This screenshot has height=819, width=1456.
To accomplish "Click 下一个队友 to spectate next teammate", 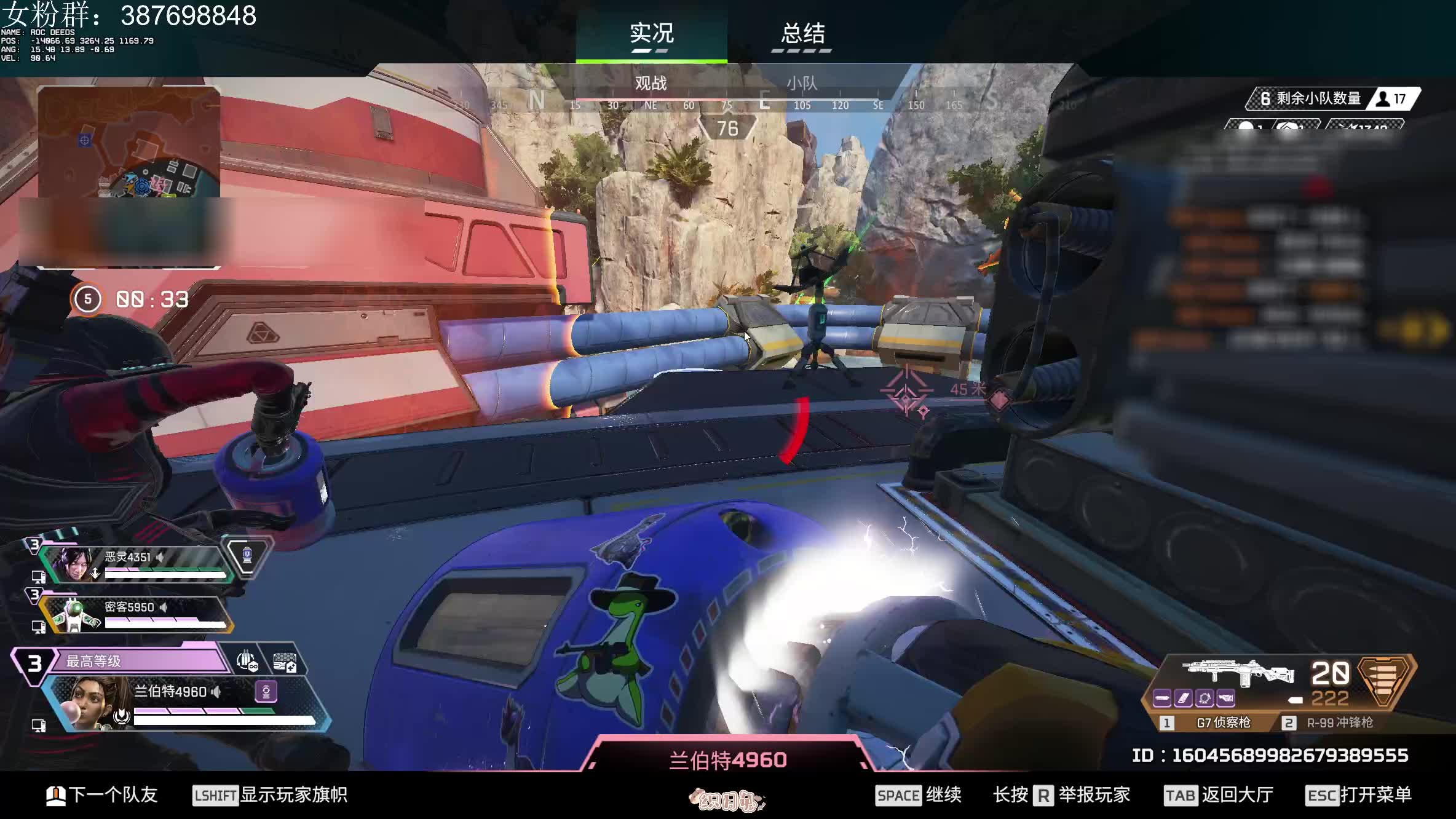I will click(x=102, y=795).
